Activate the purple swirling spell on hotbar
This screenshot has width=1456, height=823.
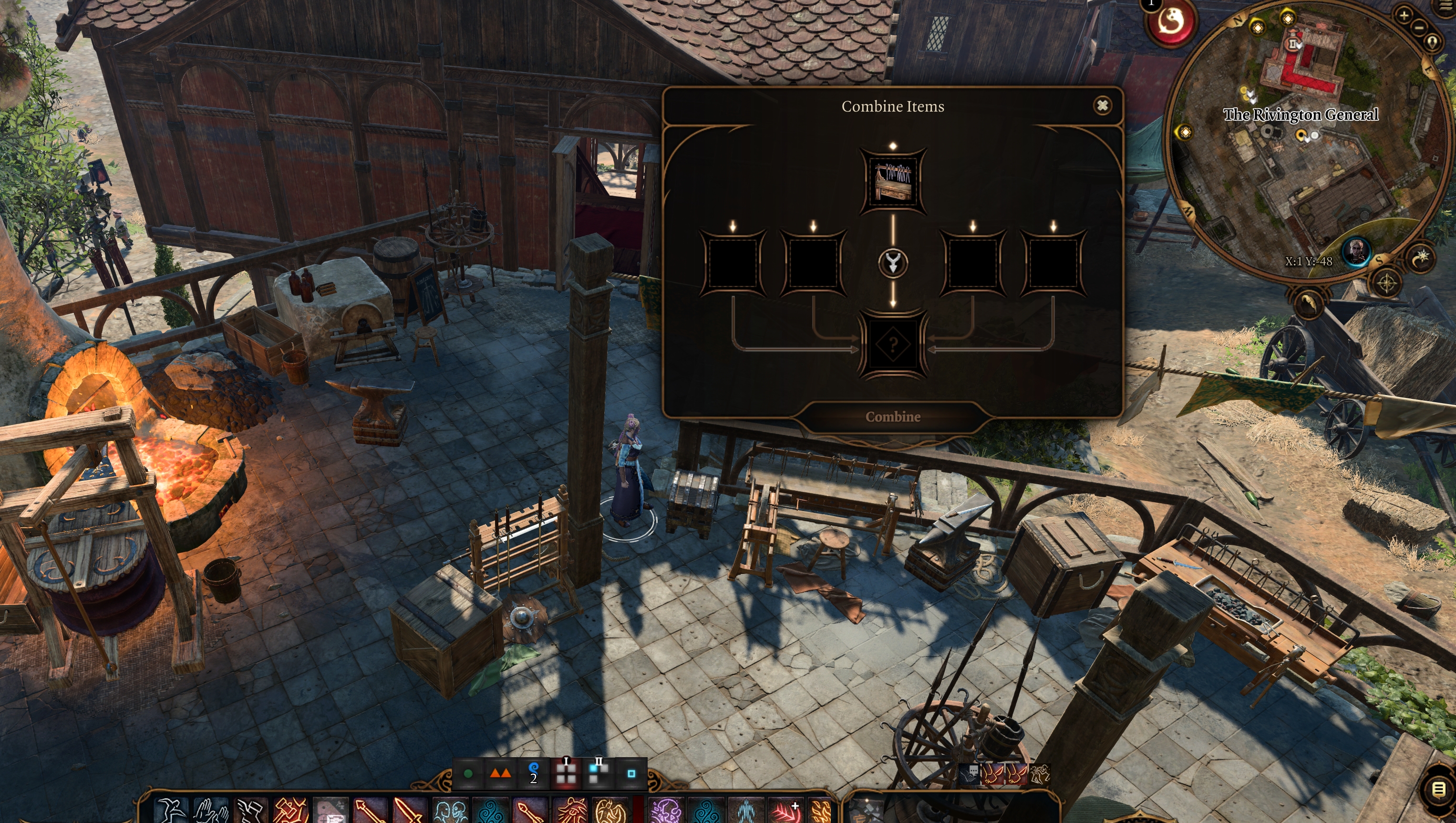[666, 811]
